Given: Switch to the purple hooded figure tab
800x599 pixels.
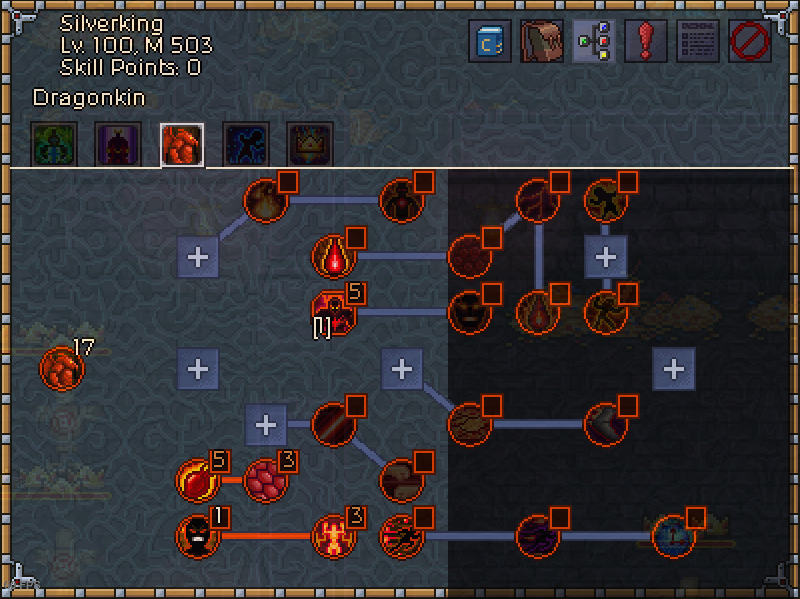Looking at the screenshot, I should coord(118,145).
